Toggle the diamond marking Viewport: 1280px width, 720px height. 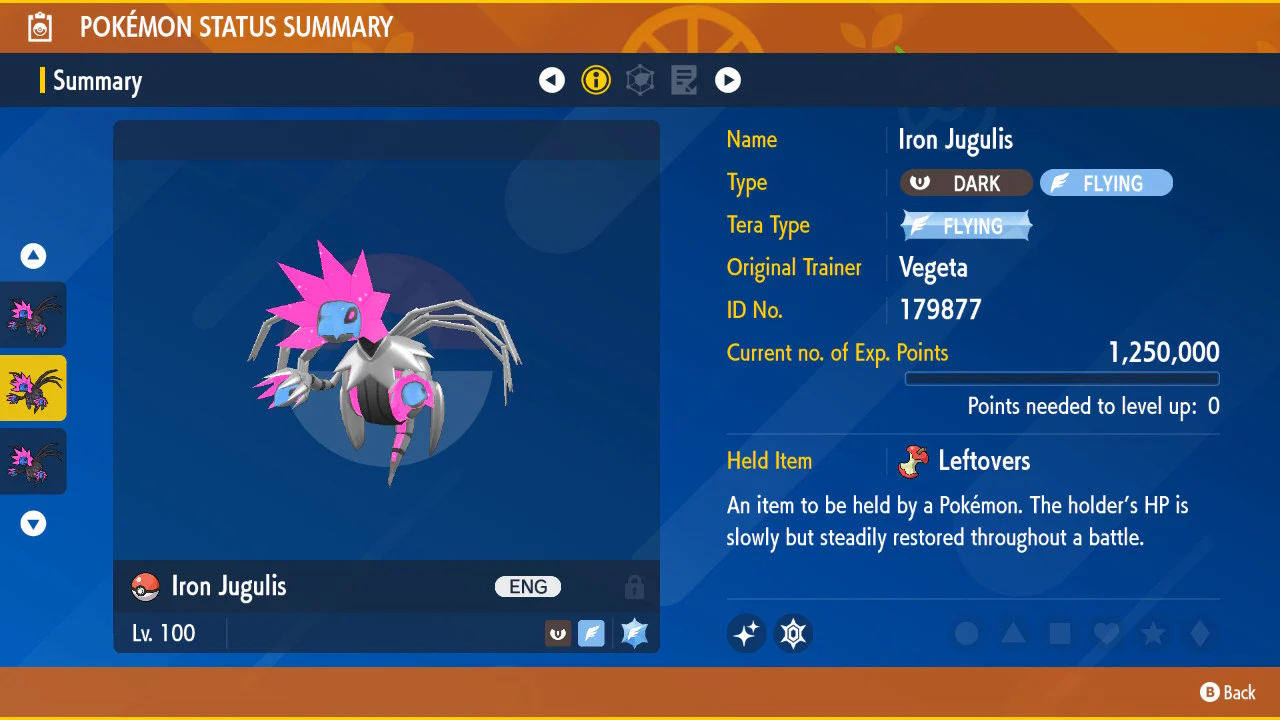coord(1199,633)
